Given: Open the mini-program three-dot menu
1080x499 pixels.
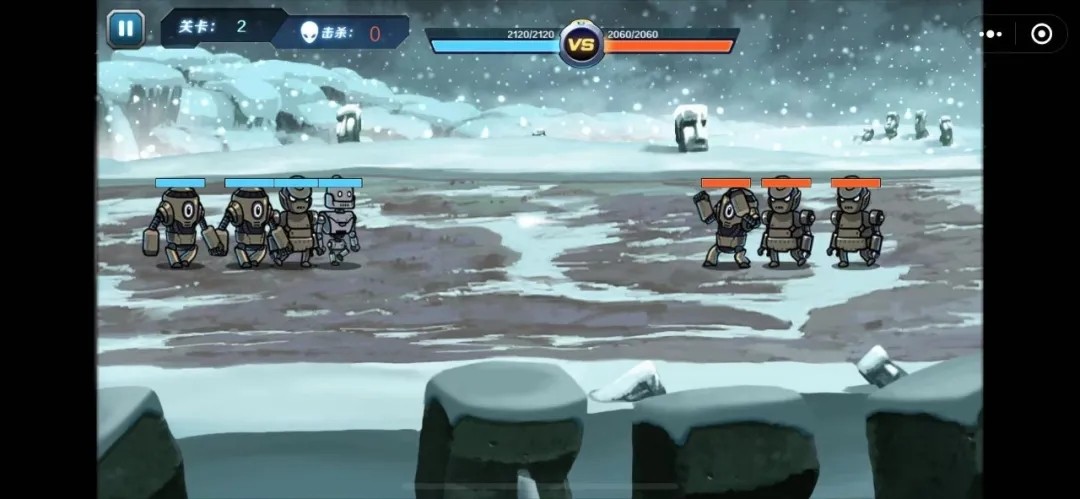Looking at the screenshot, I should [991, 34].
